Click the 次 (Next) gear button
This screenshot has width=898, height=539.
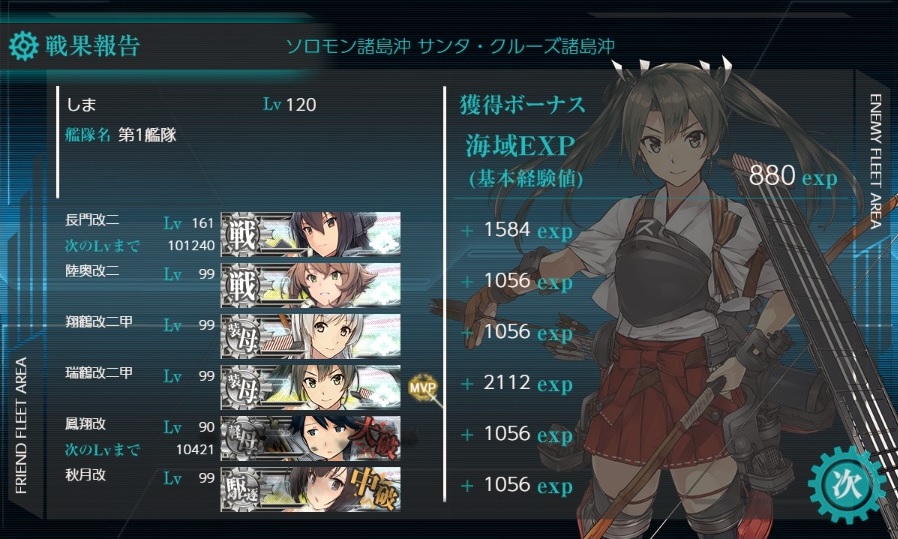[845, 485]
